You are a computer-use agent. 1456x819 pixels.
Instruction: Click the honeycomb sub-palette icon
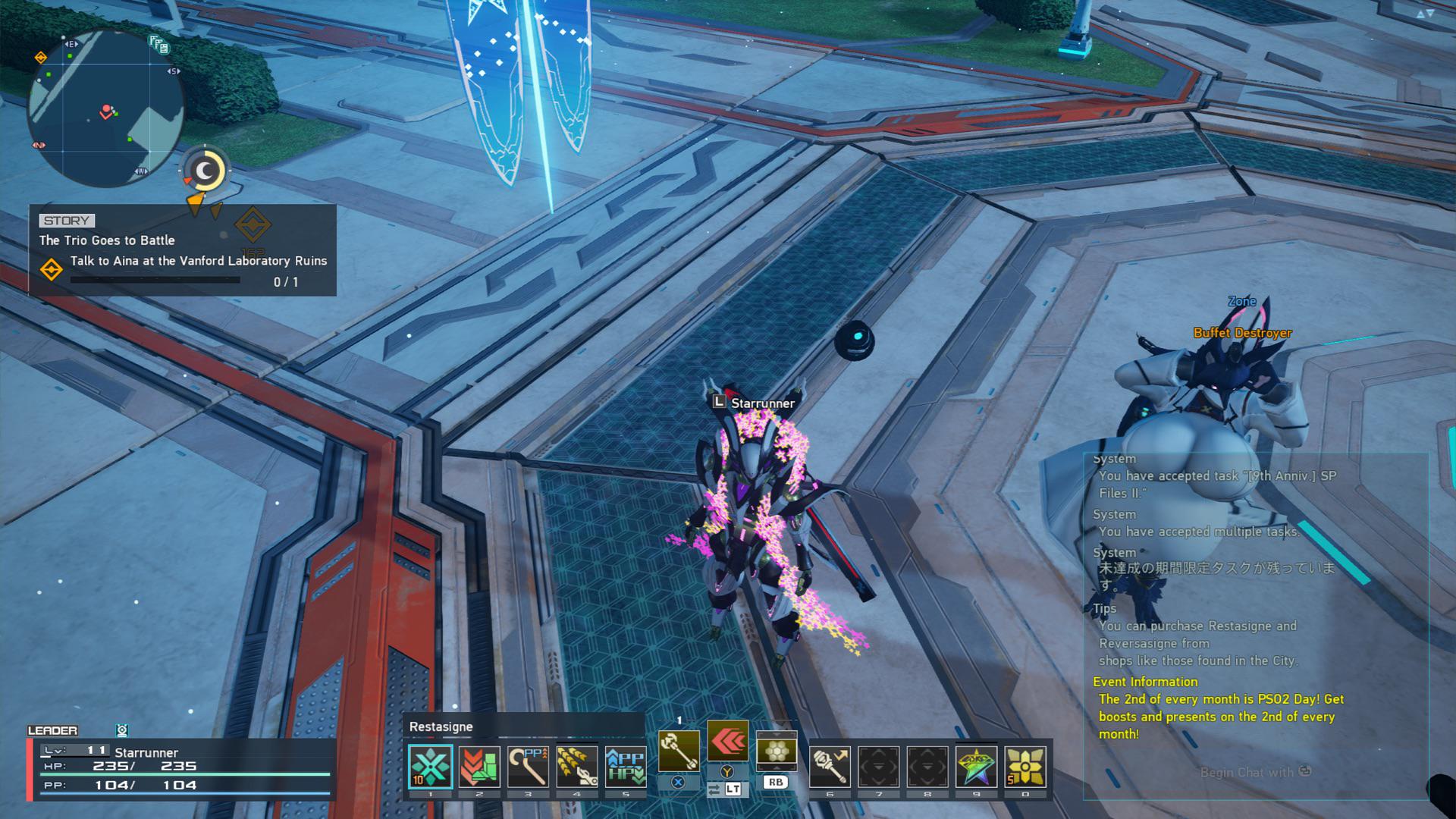pyautogui.click(x=776, y=751)
